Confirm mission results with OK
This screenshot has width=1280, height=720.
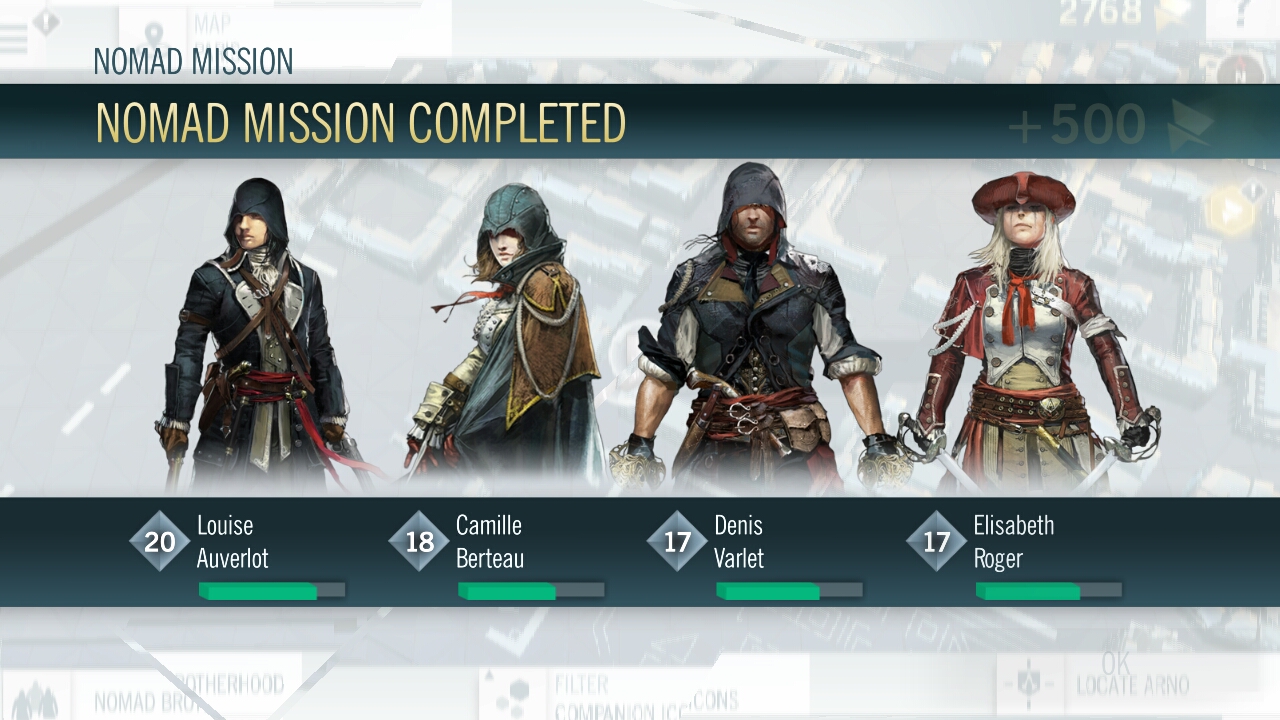(x=1115, y=662)
